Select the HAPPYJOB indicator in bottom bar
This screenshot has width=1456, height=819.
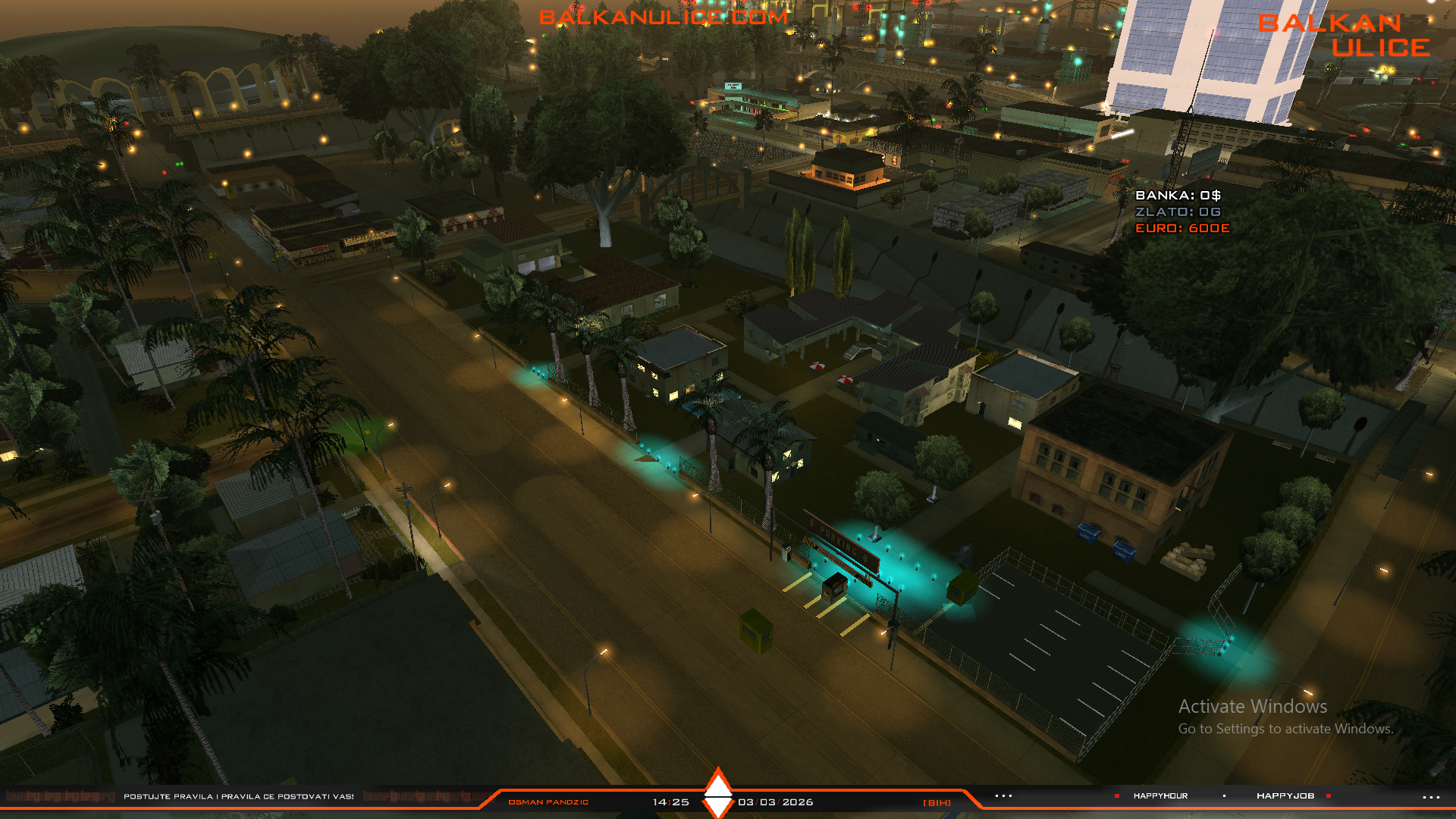click(1285, 795)
